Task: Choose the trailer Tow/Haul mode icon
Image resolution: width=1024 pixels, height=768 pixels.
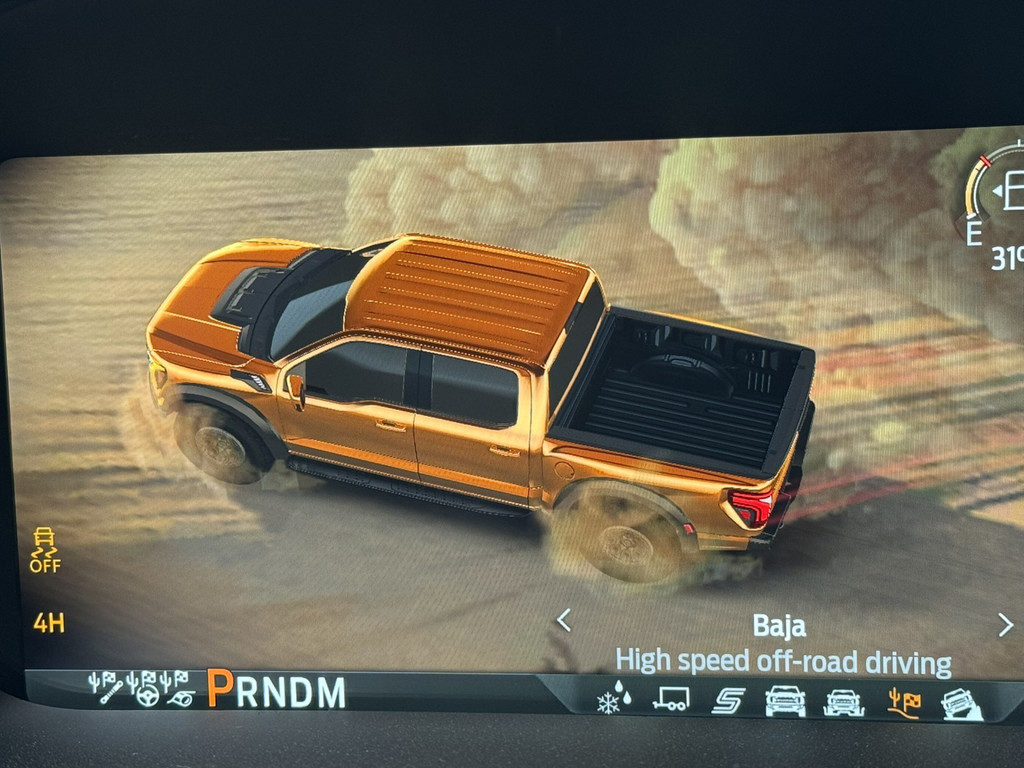Action: click(x=670, y=699)
